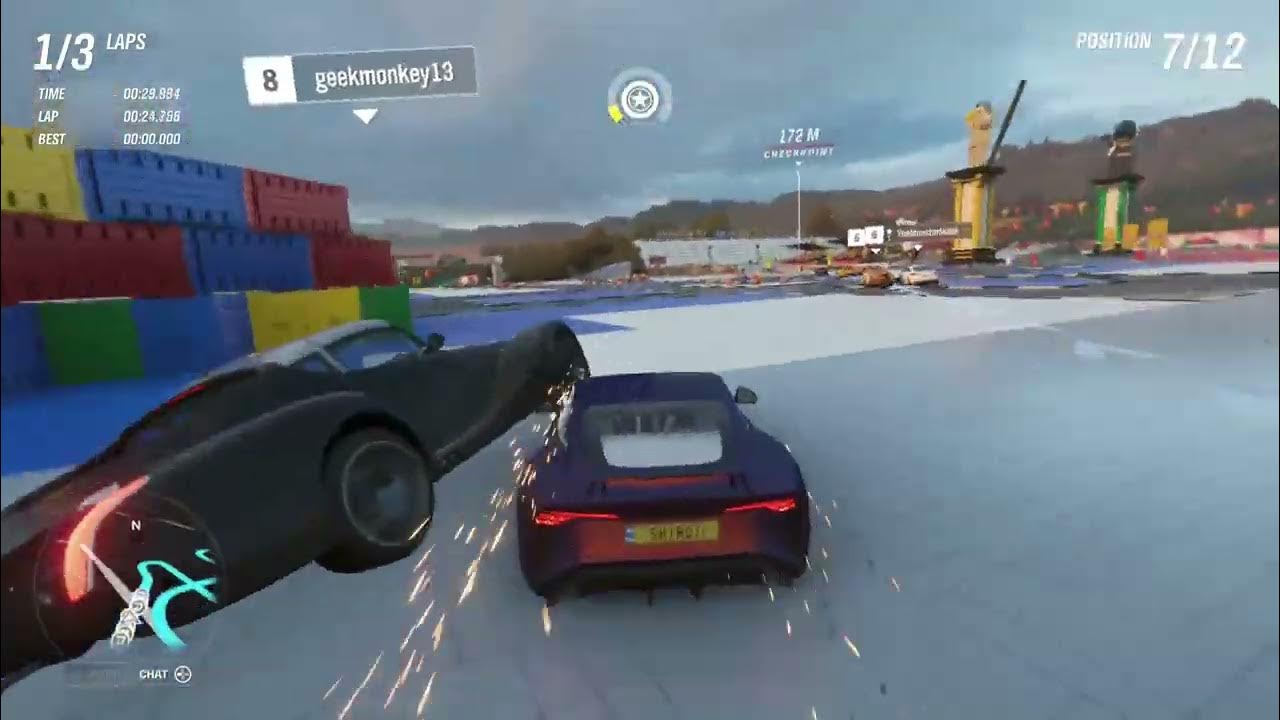Click the 172 M checkpoint marker

(x=798, y=143)
